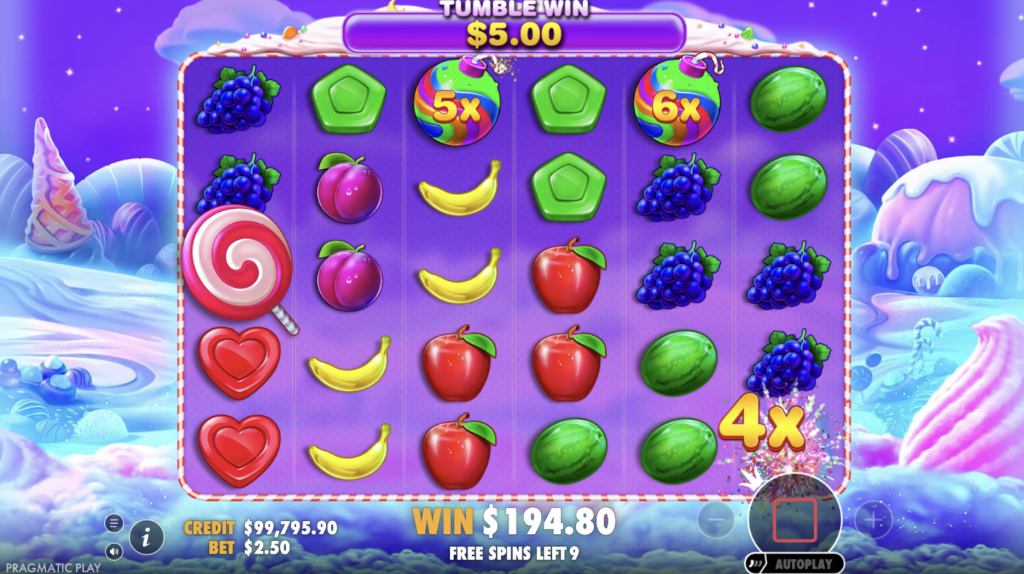
Task: Open the game info button
Action: (x=146, y=536)
